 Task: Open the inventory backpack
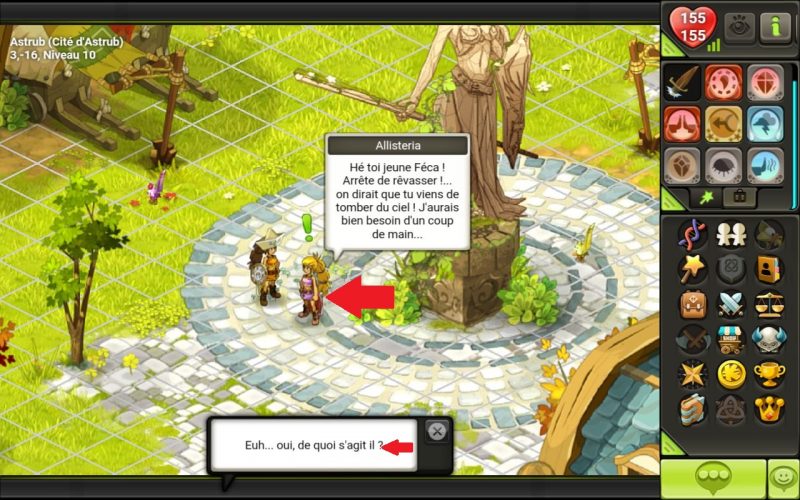[692, 302]
